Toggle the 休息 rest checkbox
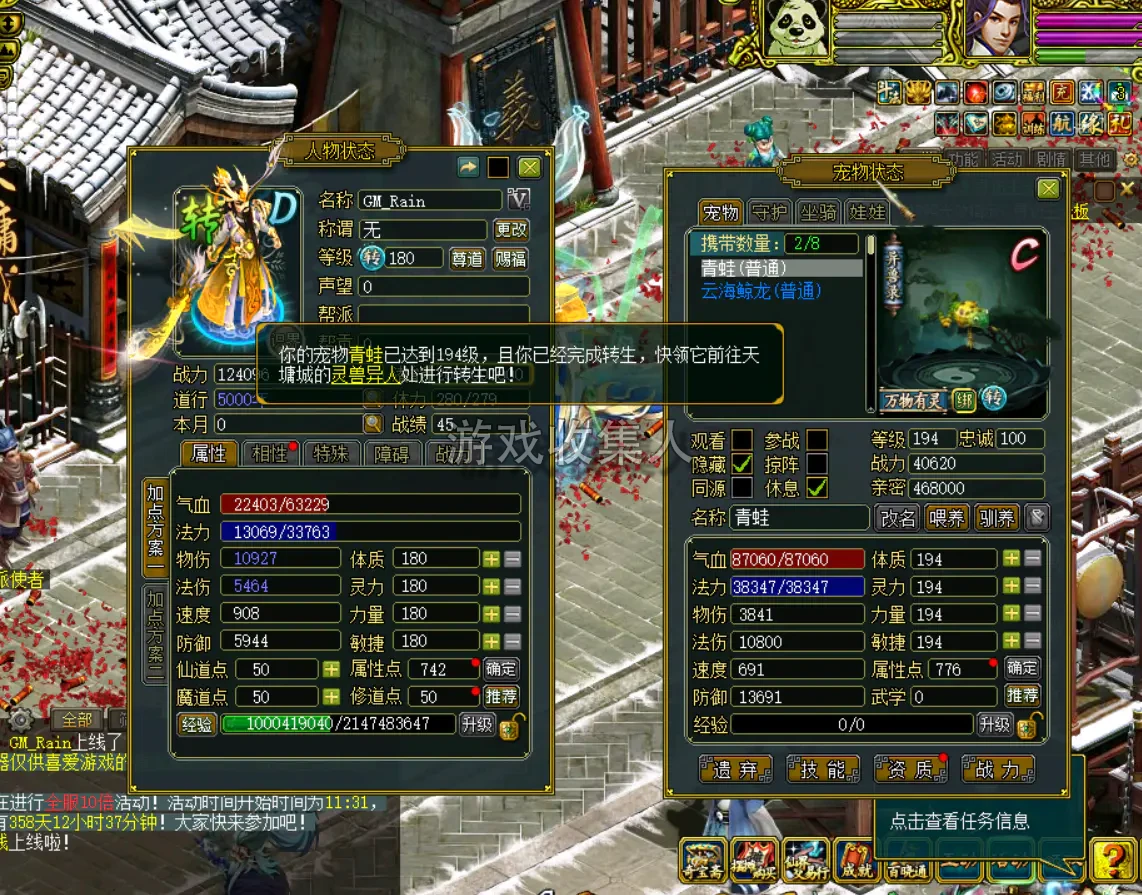The image size is (1142, 895). (x=818, y=488)
